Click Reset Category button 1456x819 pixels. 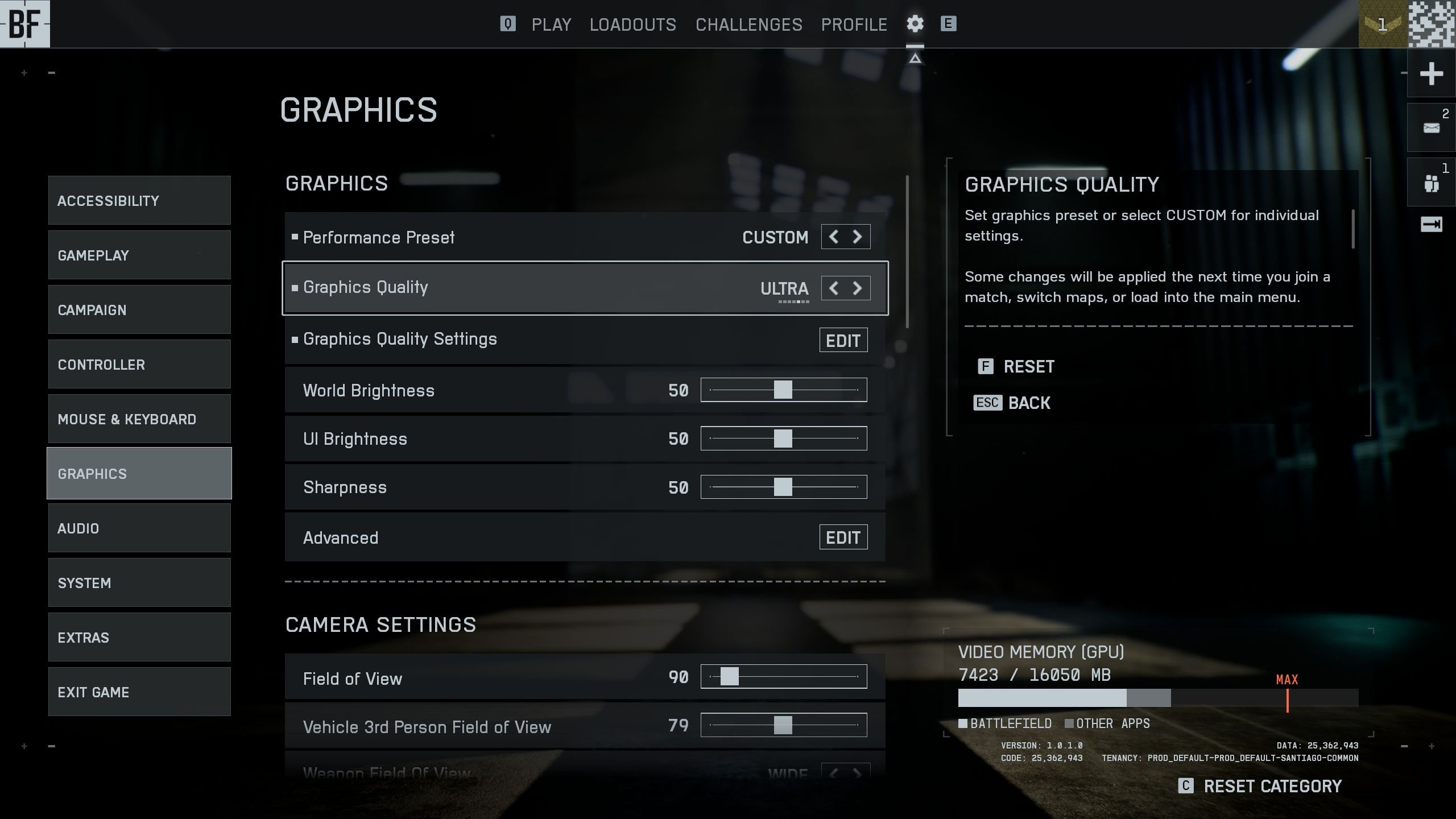(1260, 786)
